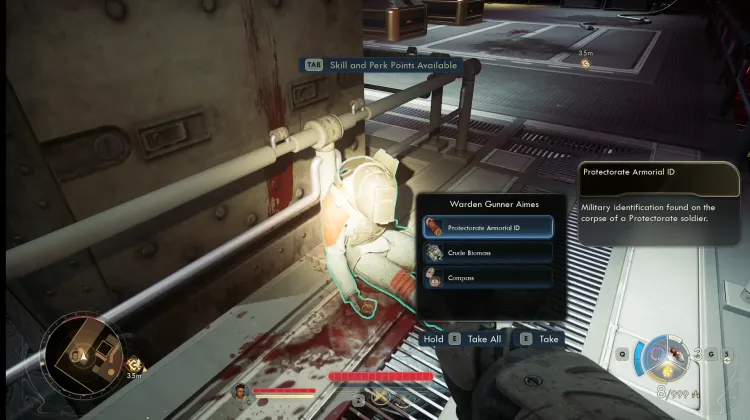Choose Crude Biomass from the loot list
Screen dimensions: 750x420
(x=488, y=253)
